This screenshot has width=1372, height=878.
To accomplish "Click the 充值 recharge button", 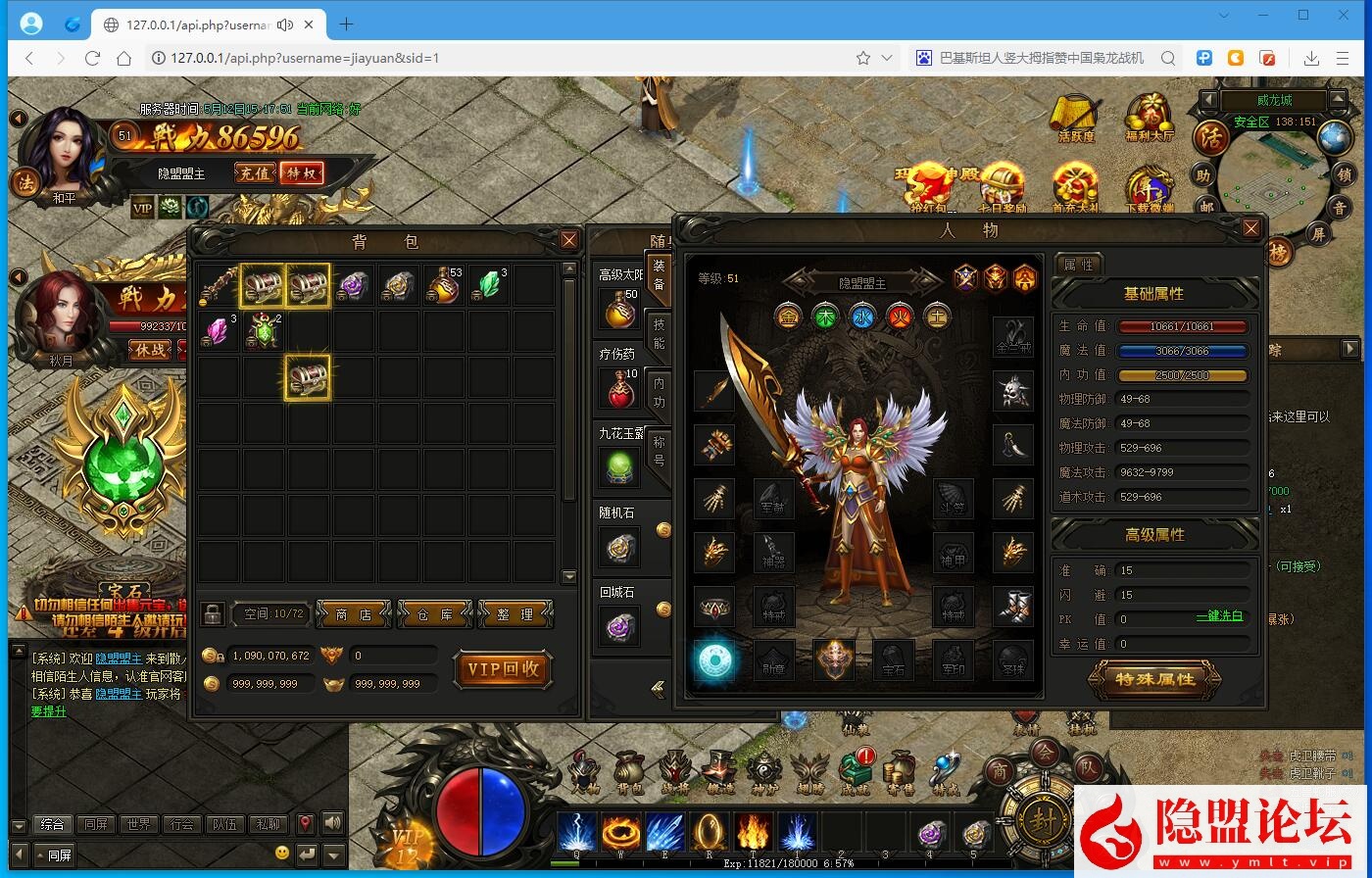I will pos(255,173).
